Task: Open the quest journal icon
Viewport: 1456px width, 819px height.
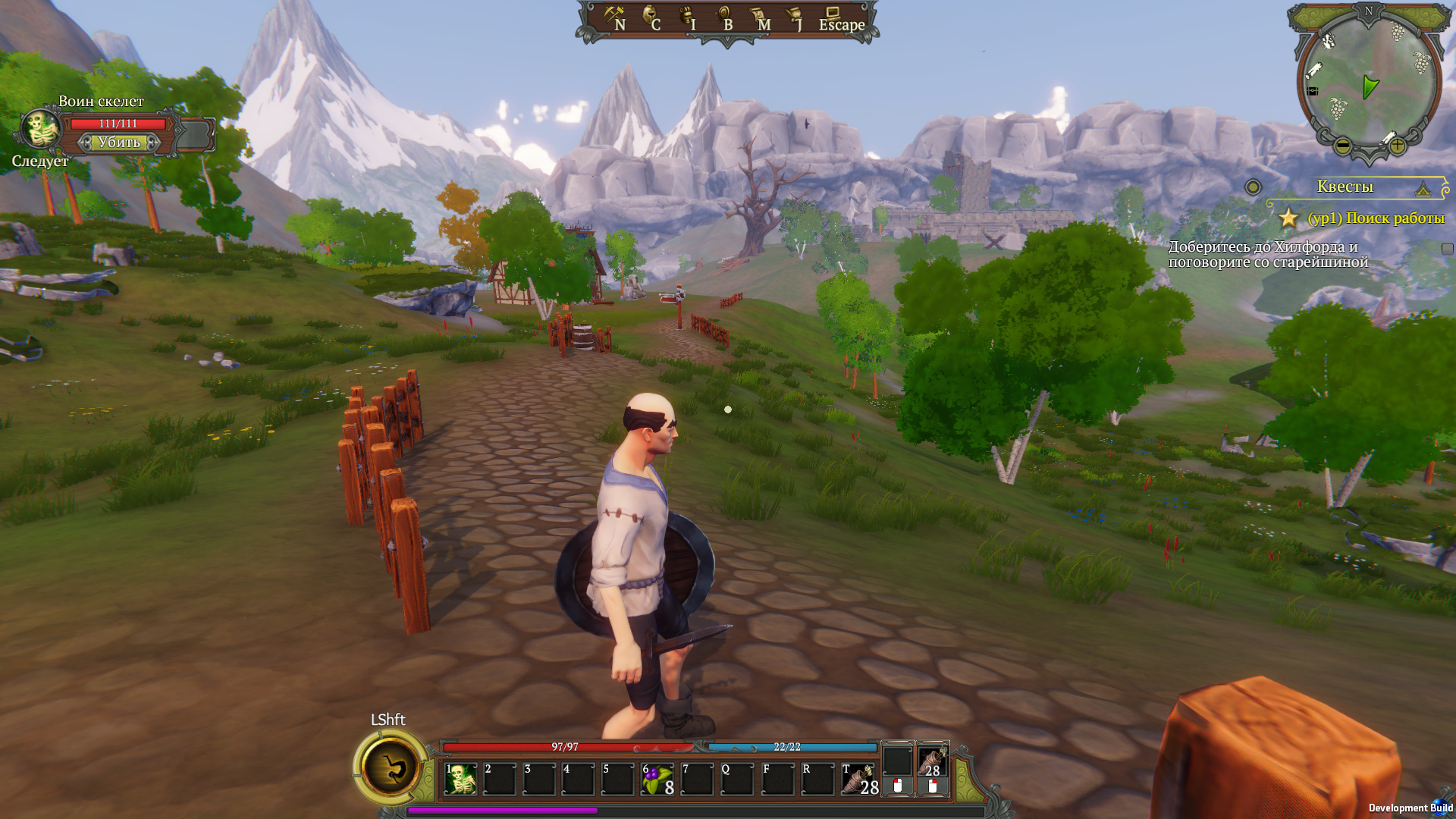Action: (x=795, y=18)
